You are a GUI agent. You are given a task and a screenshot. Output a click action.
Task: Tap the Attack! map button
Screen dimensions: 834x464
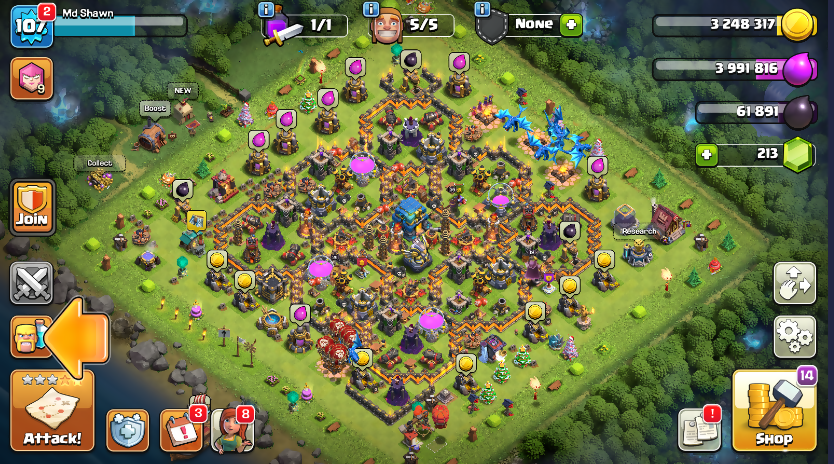[x=52, y=410]
